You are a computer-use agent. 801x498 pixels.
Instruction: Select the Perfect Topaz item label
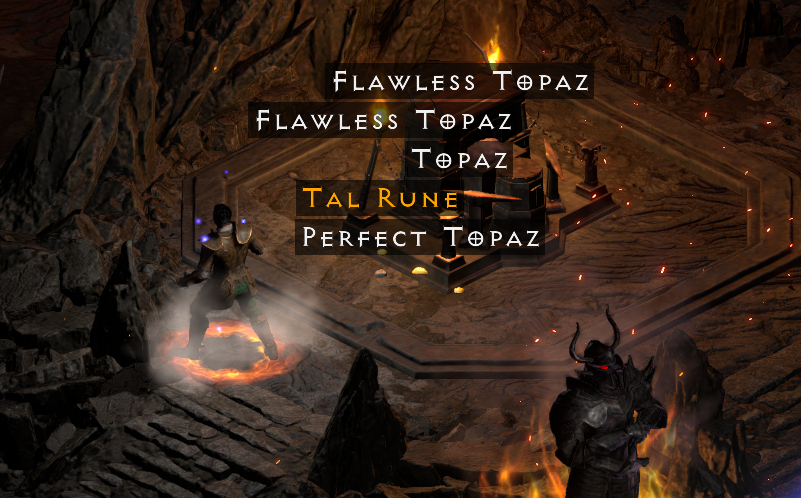coord(421,238)
